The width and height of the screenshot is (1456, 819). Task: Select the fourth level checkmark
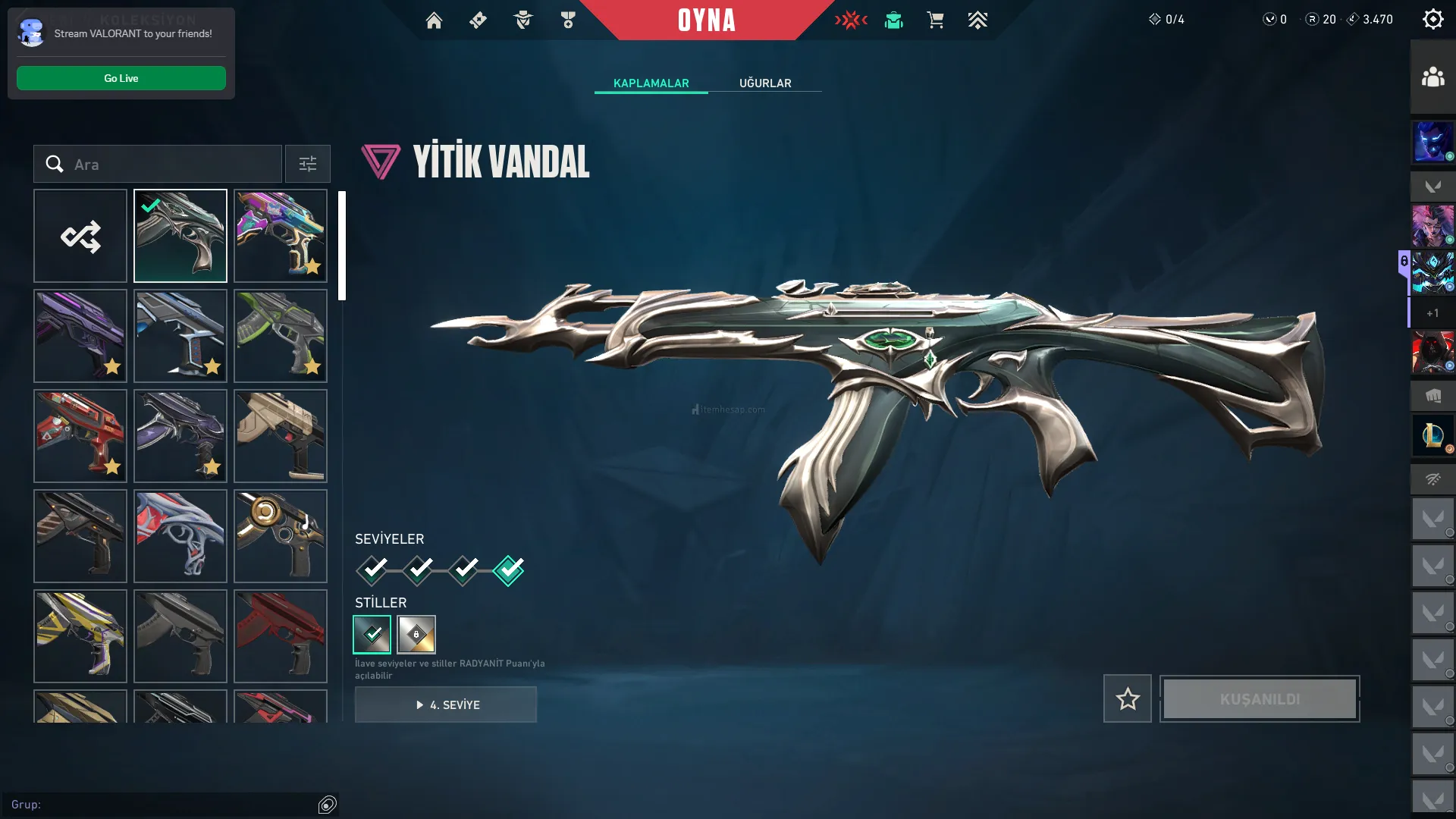coord(508,570)
